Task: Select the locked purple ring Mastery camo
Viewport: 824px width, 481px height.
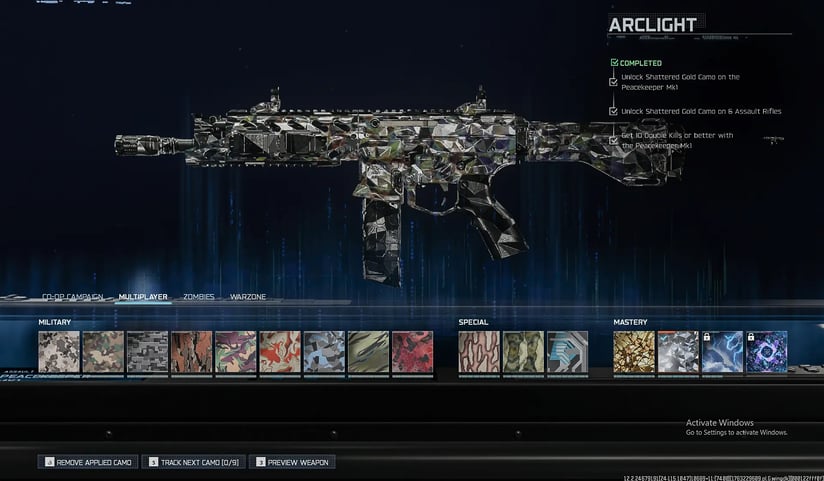Action: (x=766, y=352)
